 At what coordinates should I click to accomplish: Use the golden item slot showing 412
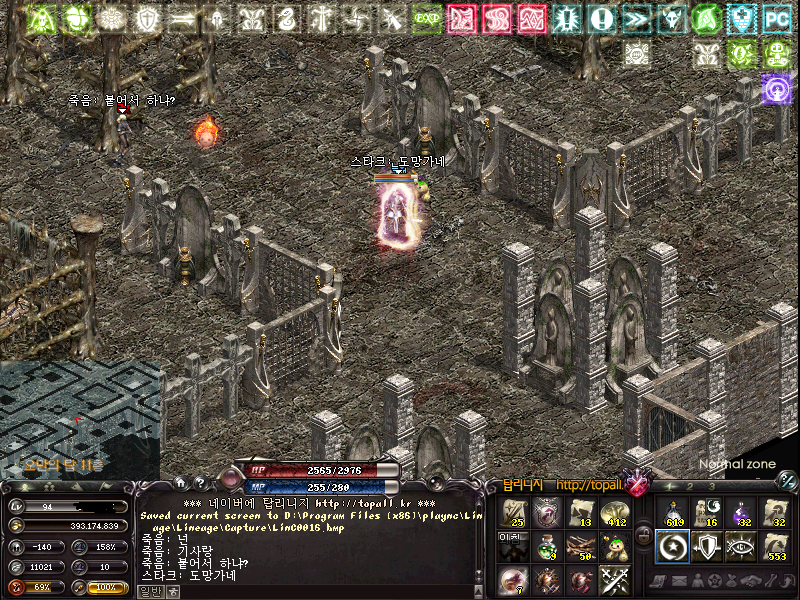pyautogui.click(x=613, y=513)
